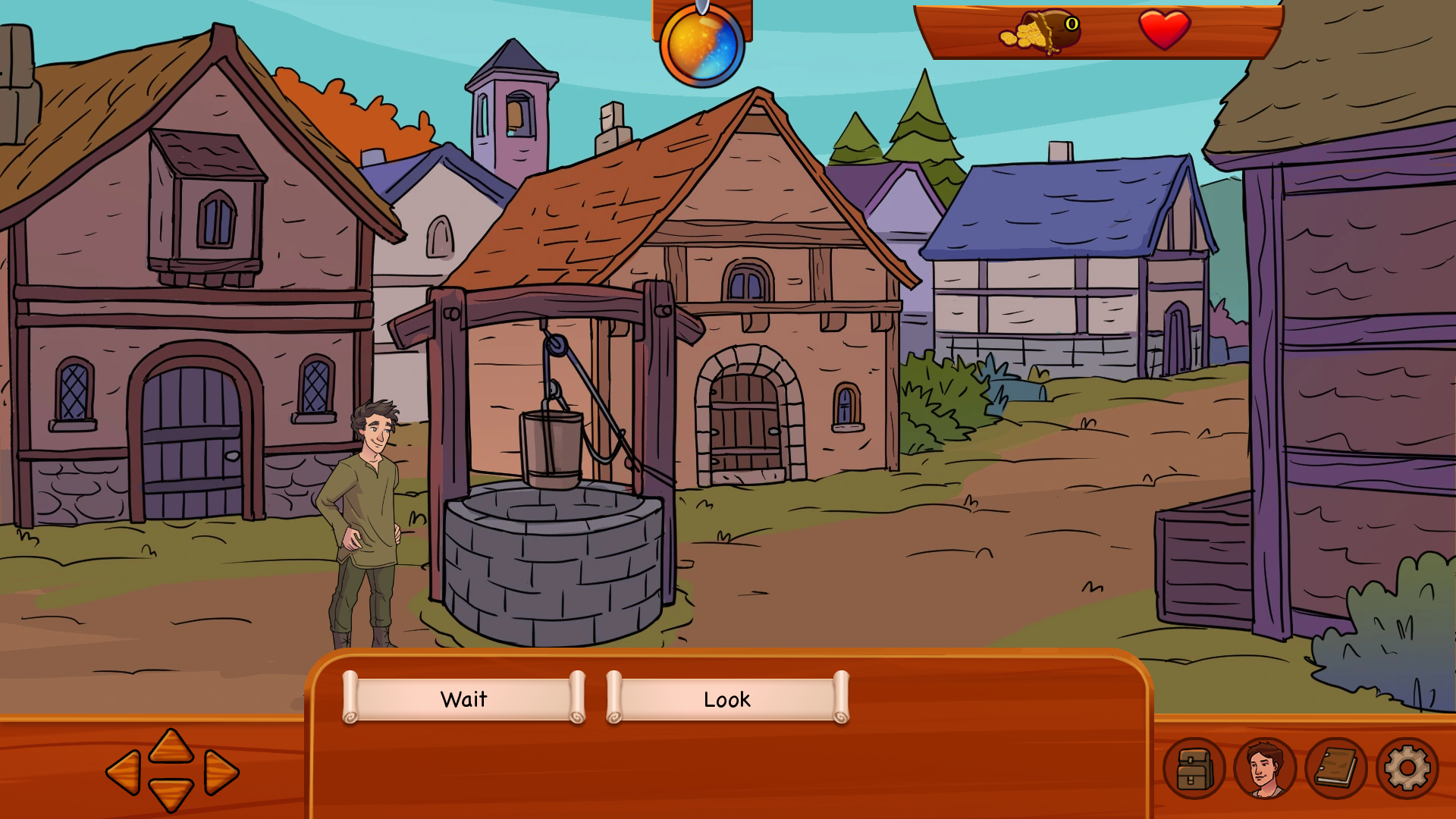Open the backpack inventory
Image resolution: width=1456 pixels, height=819 pixels.
(1194, 769)
